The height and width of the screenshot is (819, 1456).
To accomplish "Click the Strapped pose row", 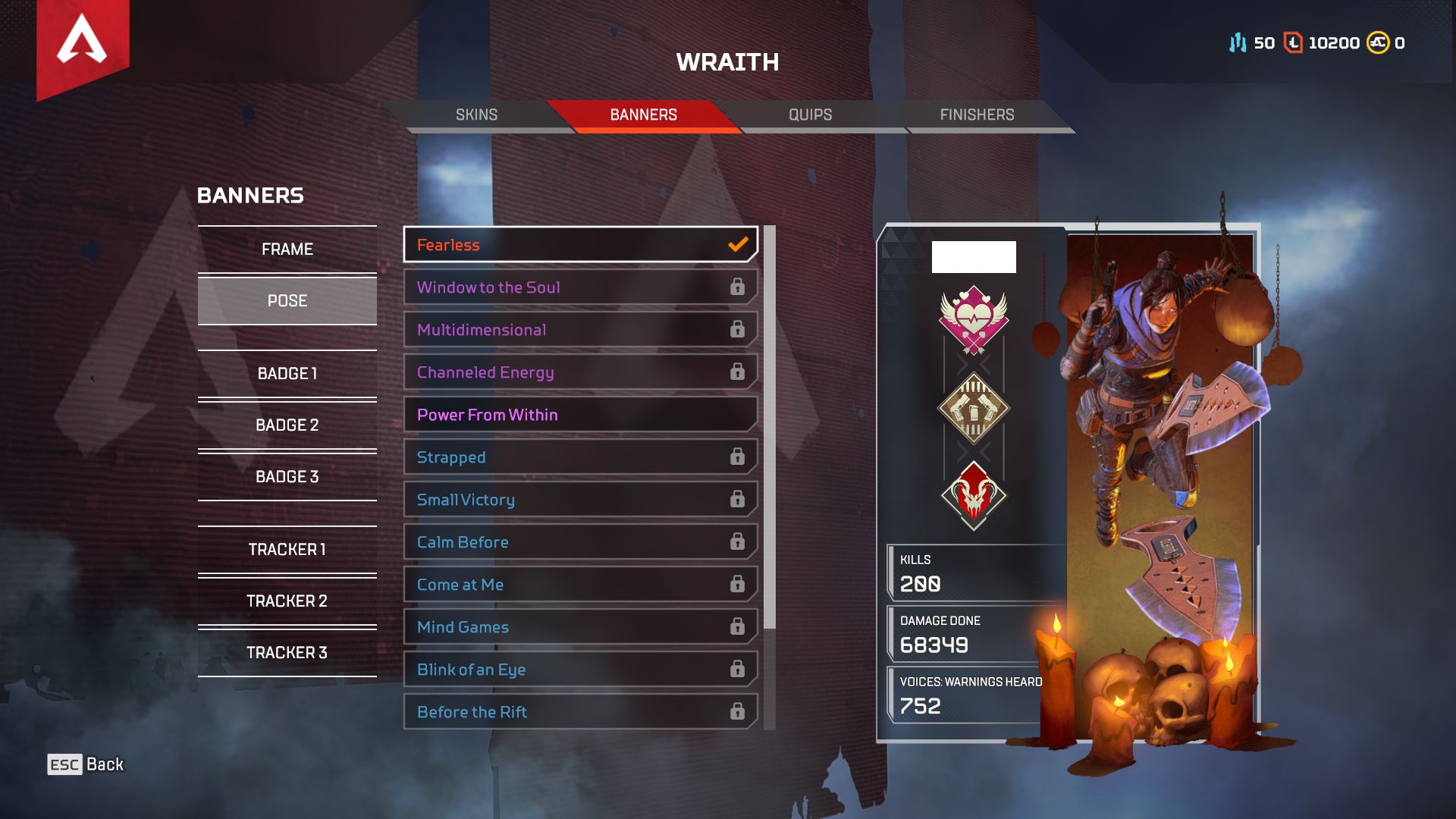I will 580,457.
